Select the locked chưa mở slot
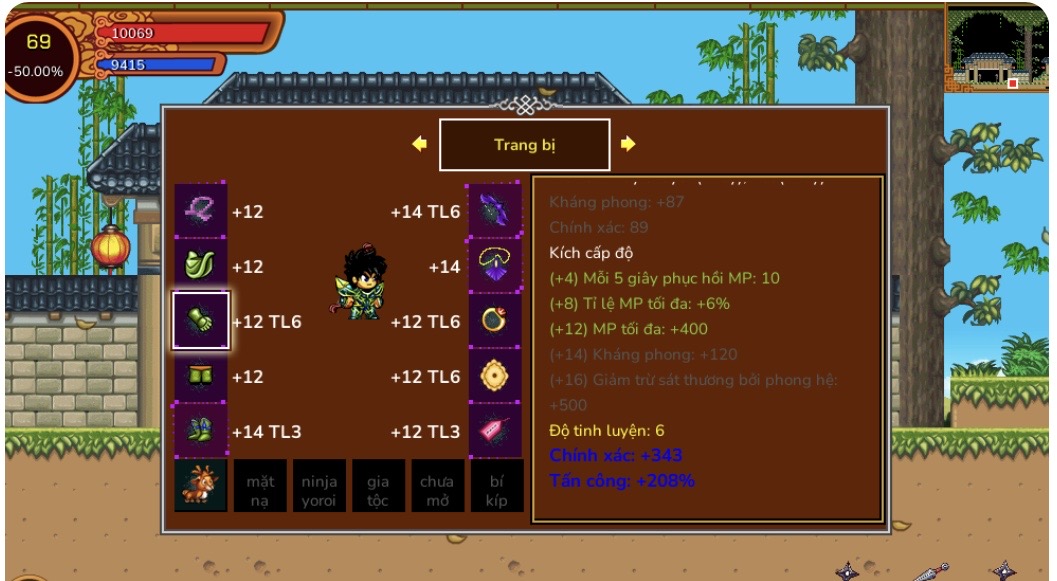1057x581 pixels. point(437,486)
